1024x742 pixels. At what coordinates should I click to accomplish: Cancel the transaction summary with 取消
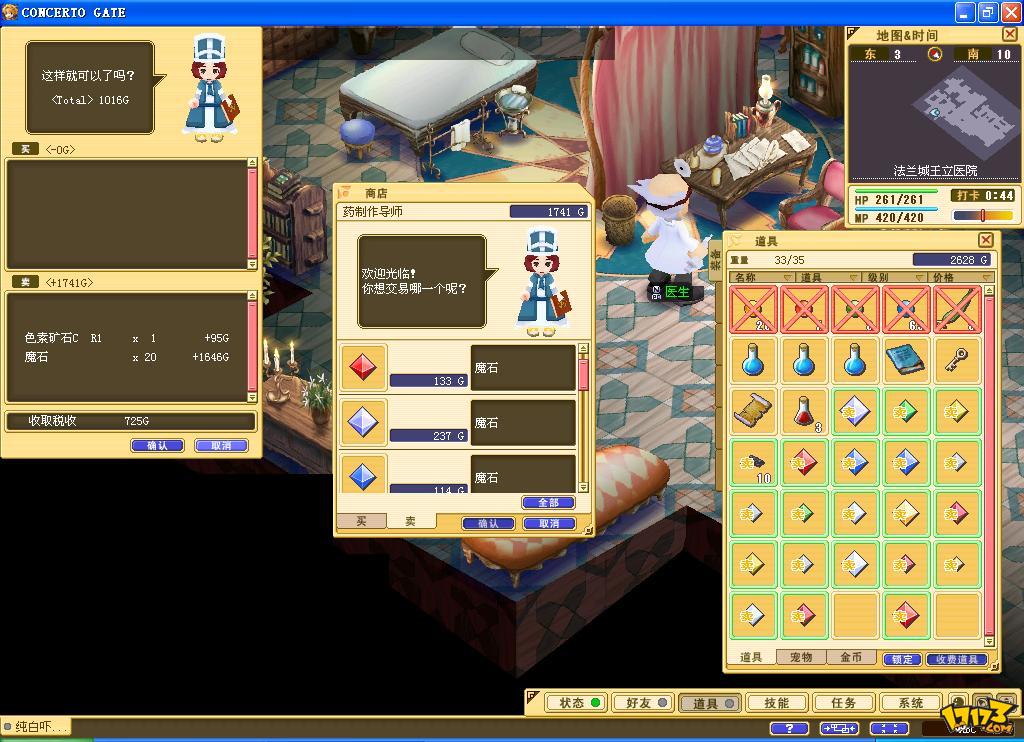(221, 446)
